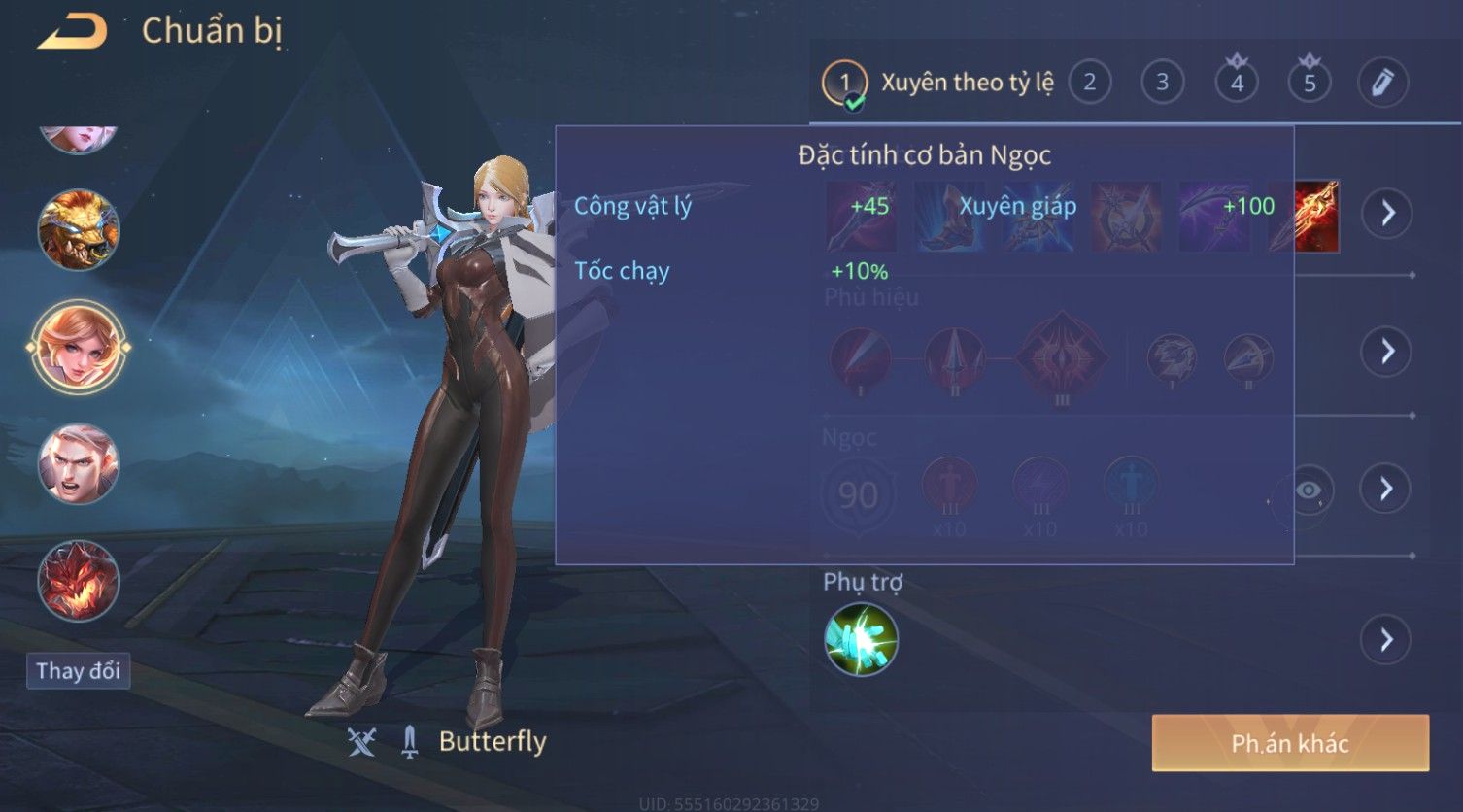Select the highlighted Butterfly hero portrait
The width and height of the screenshot is (1463, 812).
pos(78,347)
